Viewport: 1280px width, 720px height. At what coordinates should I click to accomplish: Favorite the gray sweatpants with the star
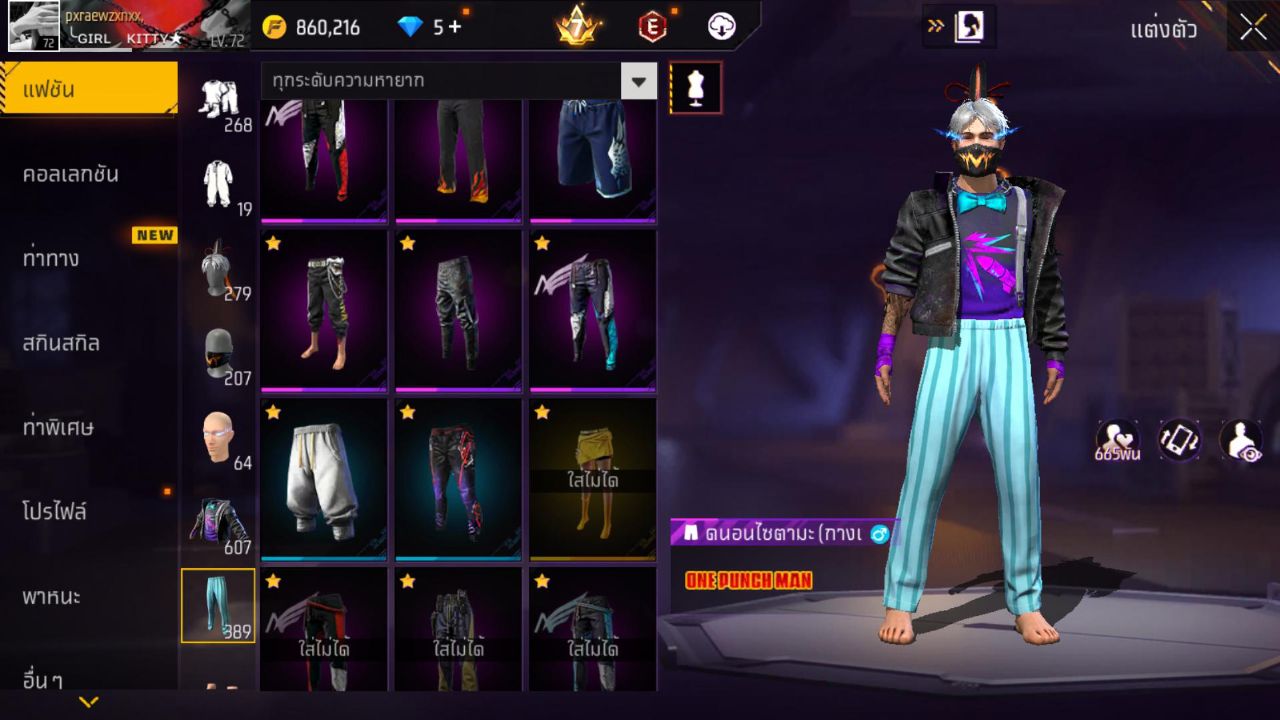(270, 410)
